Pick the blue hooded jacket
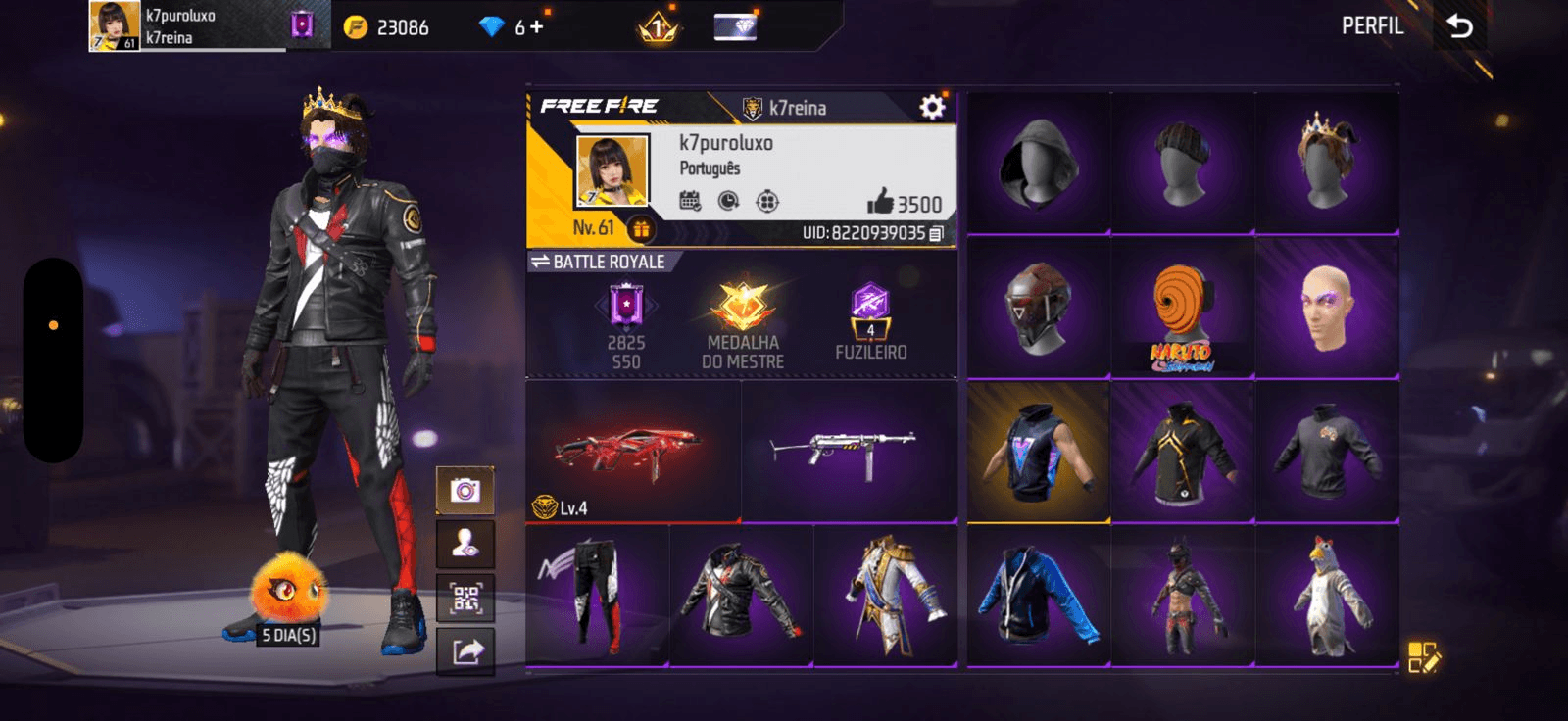Image resolution: width=1568 pixels, height=721 pixels. pos(1038,597)
